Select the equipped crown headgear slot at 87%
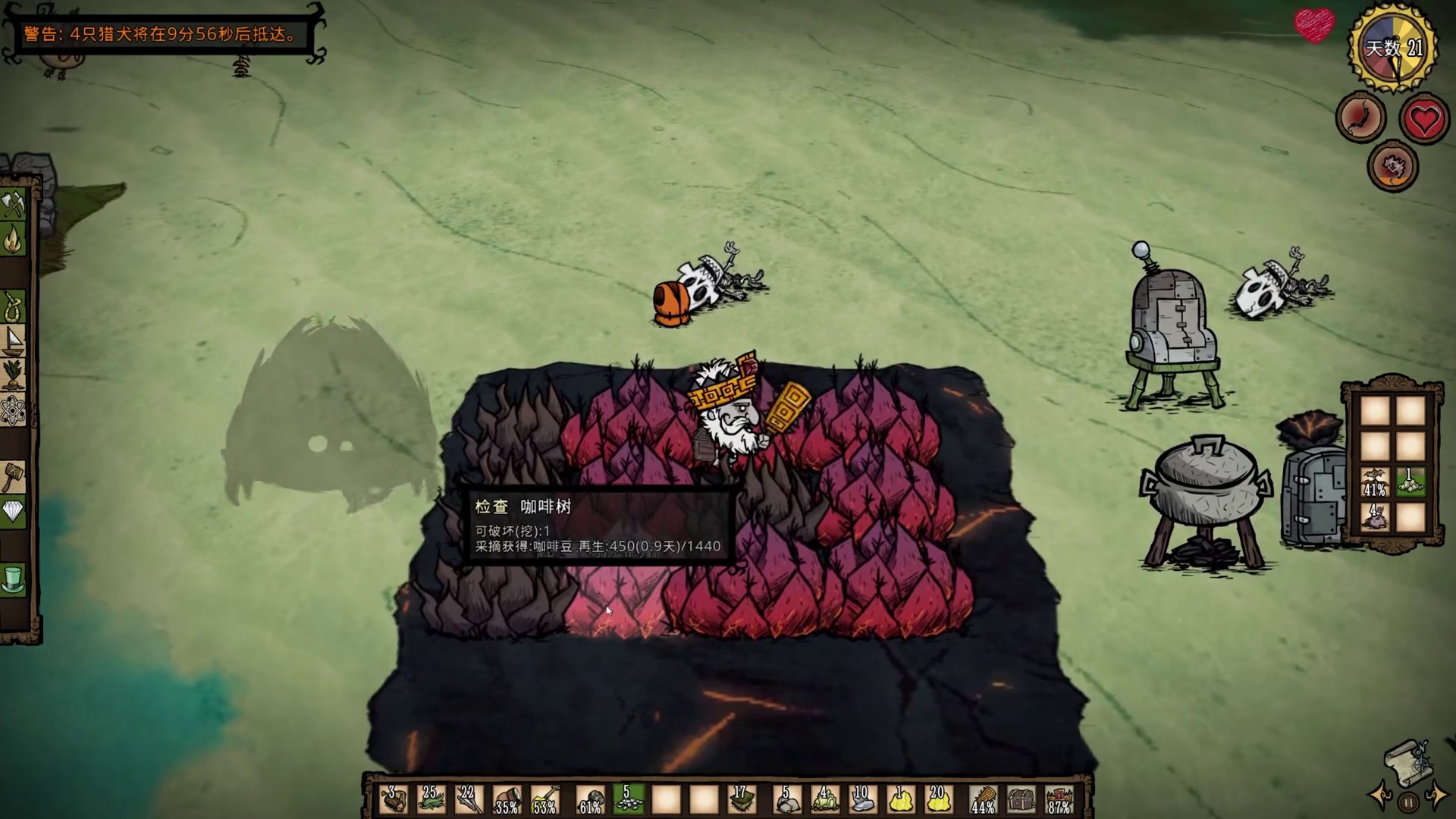The image size is (1456, 819). (1059, 799)
